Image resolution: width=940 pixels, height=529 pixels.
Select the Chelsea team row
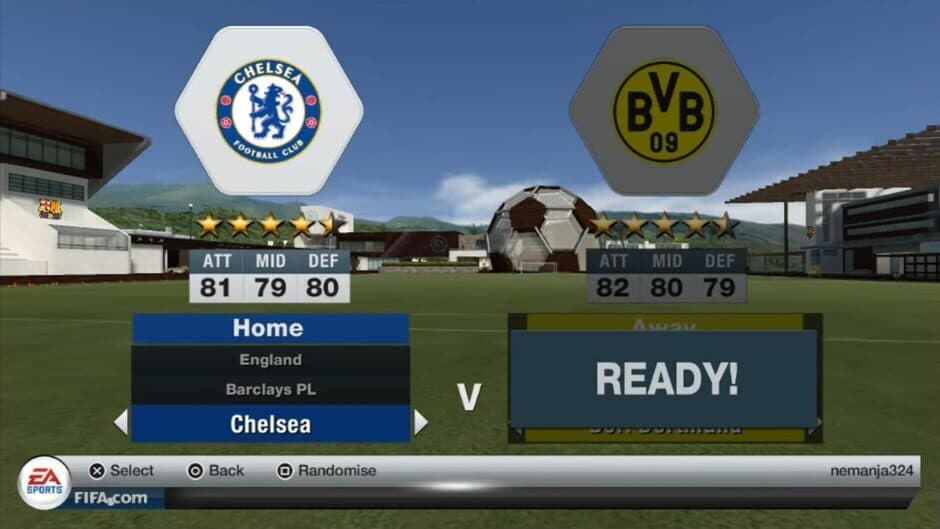pos(270,424)
